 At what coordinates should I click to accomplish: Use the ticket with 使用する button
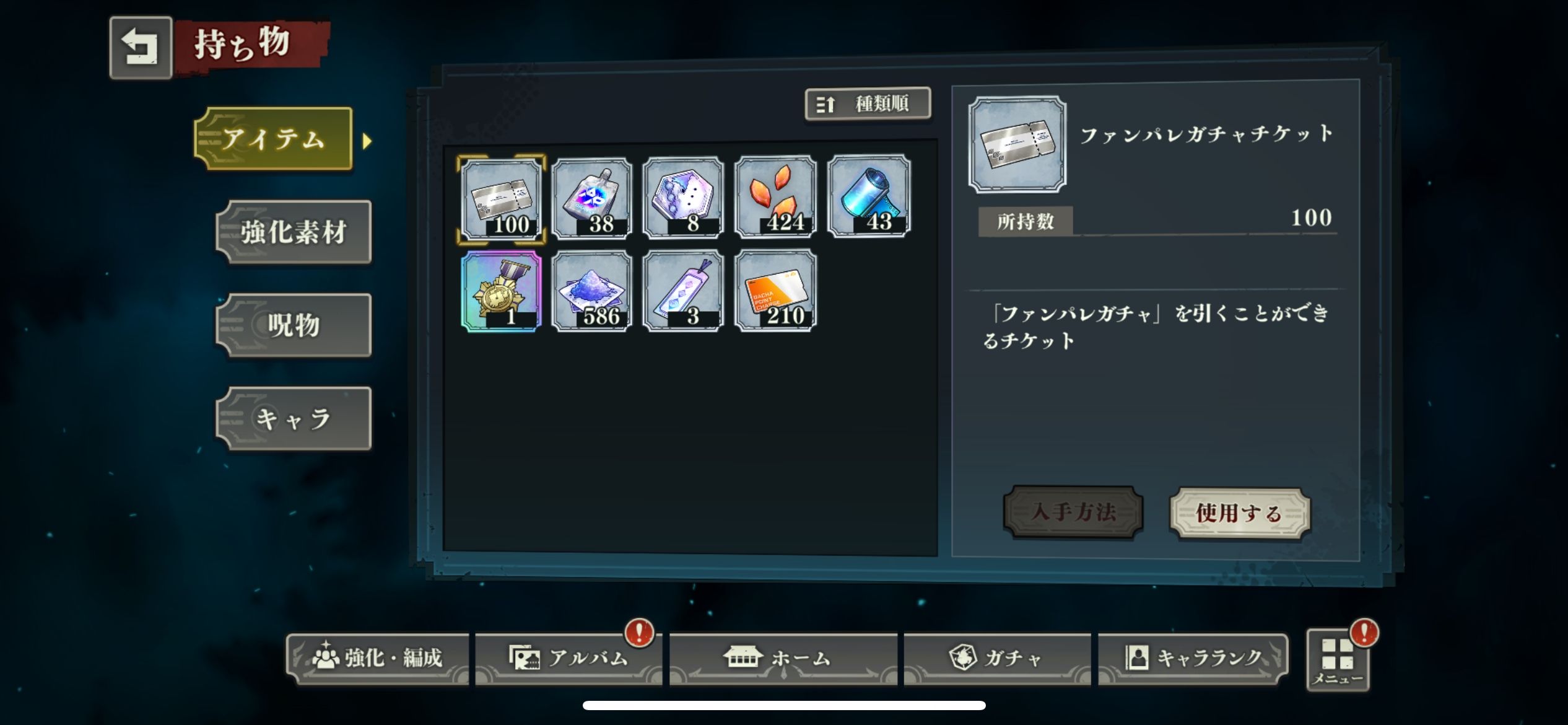click(x=1239, y=513)
